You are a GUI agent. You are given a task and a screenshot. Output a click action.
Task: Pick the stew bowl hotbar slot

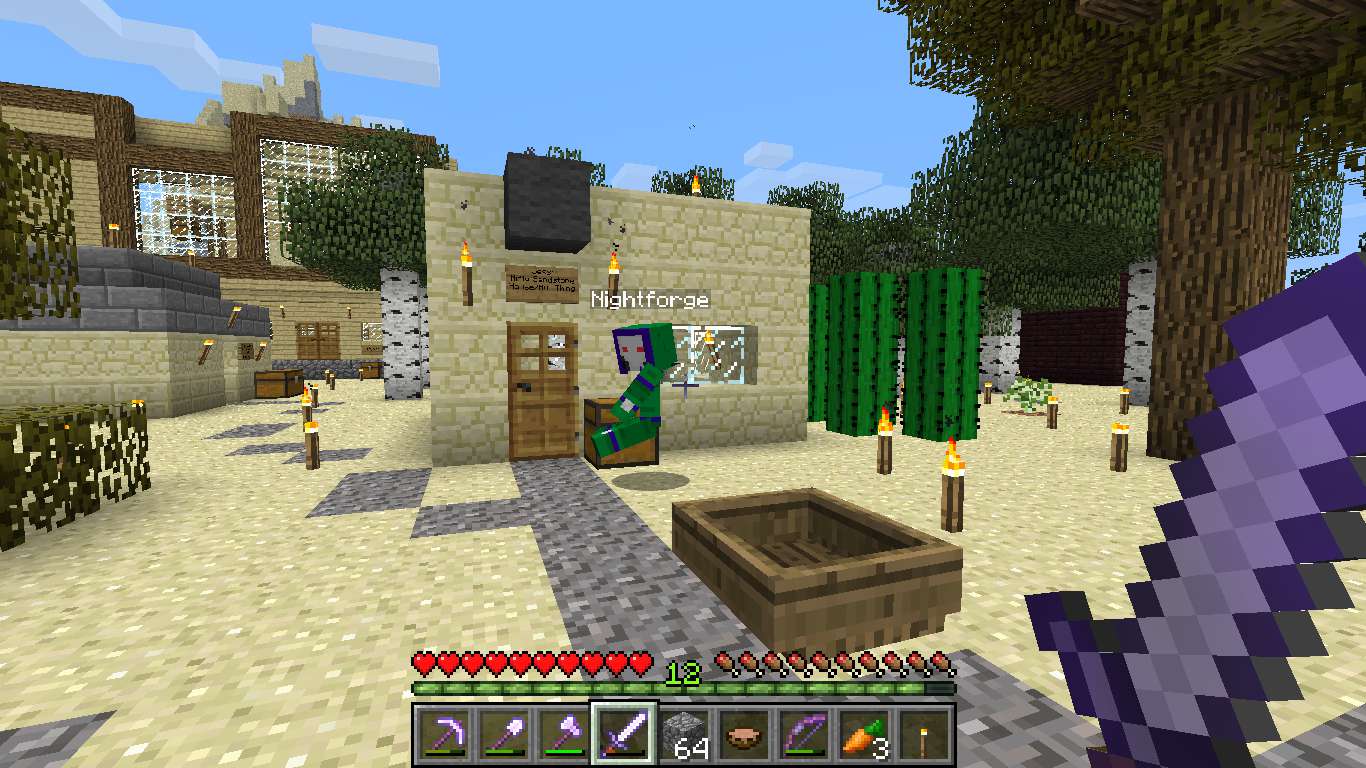[x=744, y=735]
